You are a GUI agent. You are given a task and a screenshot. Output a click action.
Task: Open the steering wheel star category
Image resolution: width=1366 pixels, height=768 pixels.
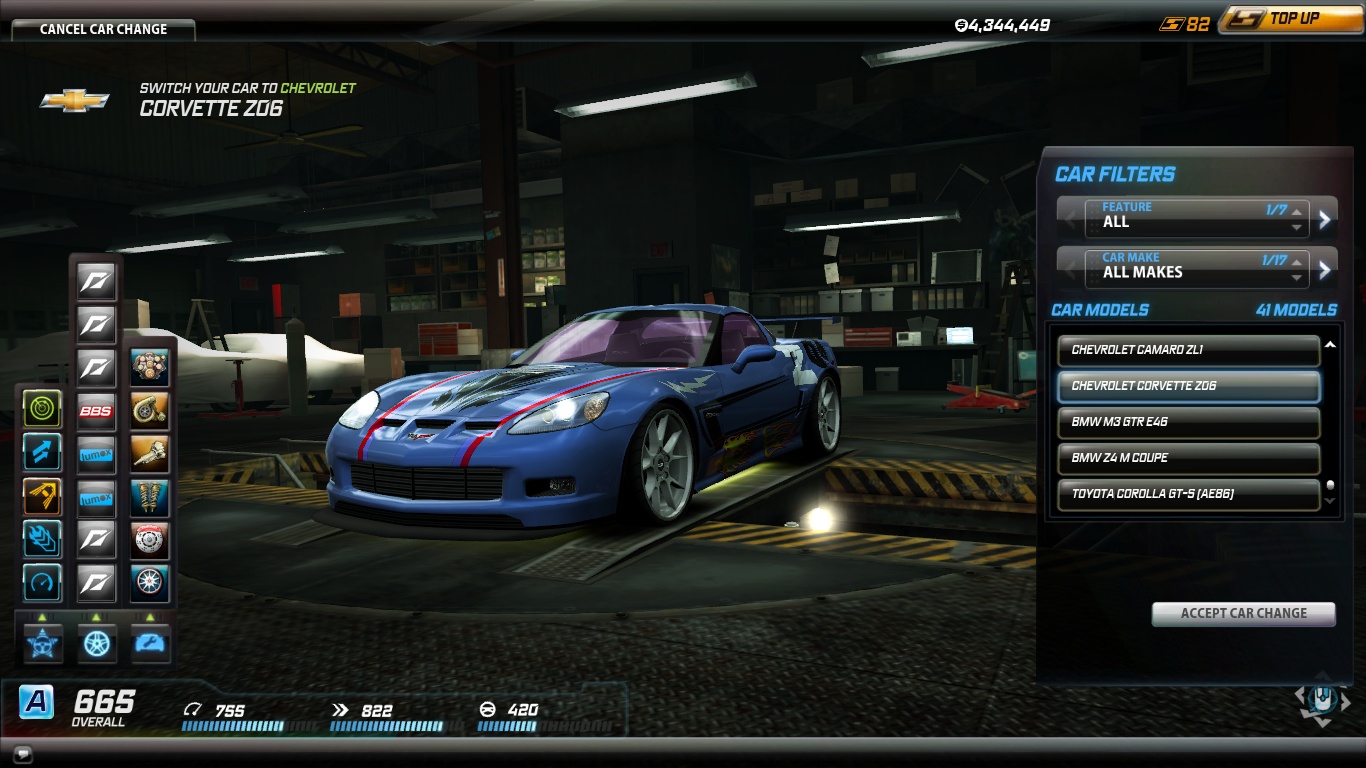click(x=43, y=643)
